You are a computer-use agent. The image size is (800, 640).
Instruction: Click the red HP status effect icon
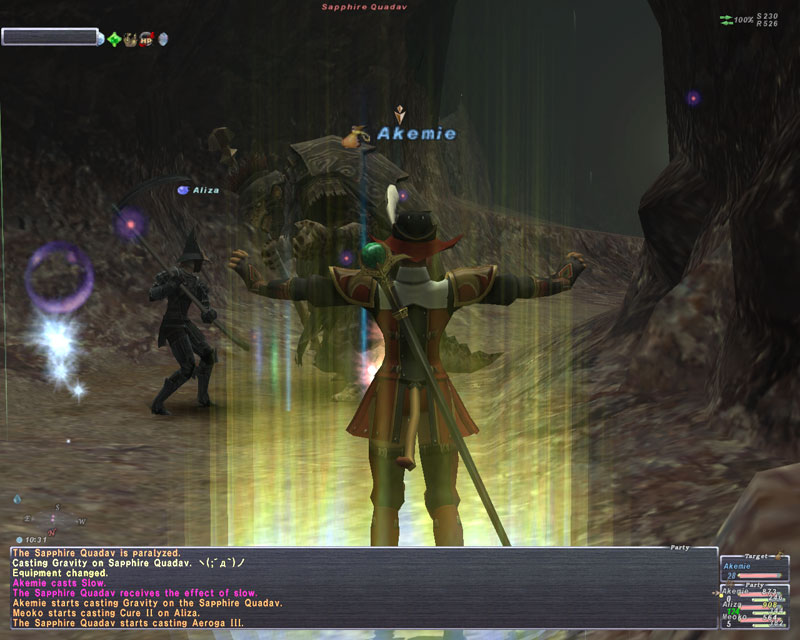coord(145,39)
